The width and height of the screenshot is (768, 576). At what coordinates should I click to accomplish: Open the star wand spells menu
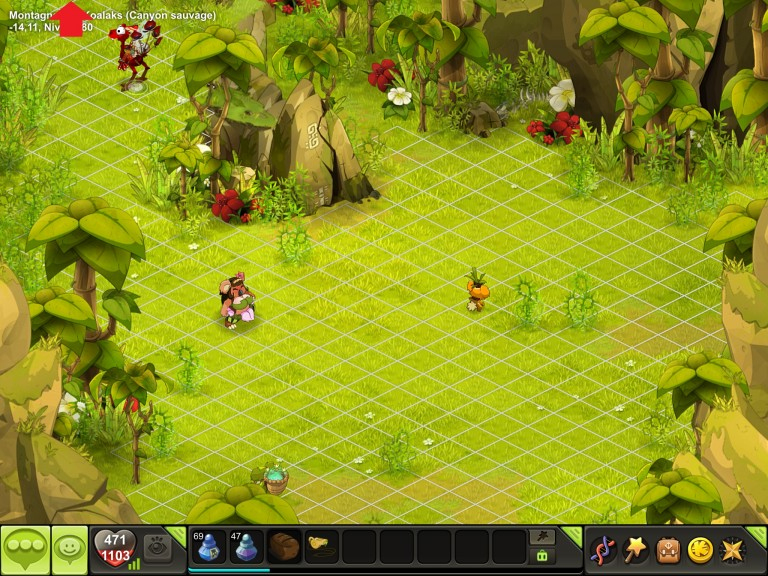click(x=635, y=549)
